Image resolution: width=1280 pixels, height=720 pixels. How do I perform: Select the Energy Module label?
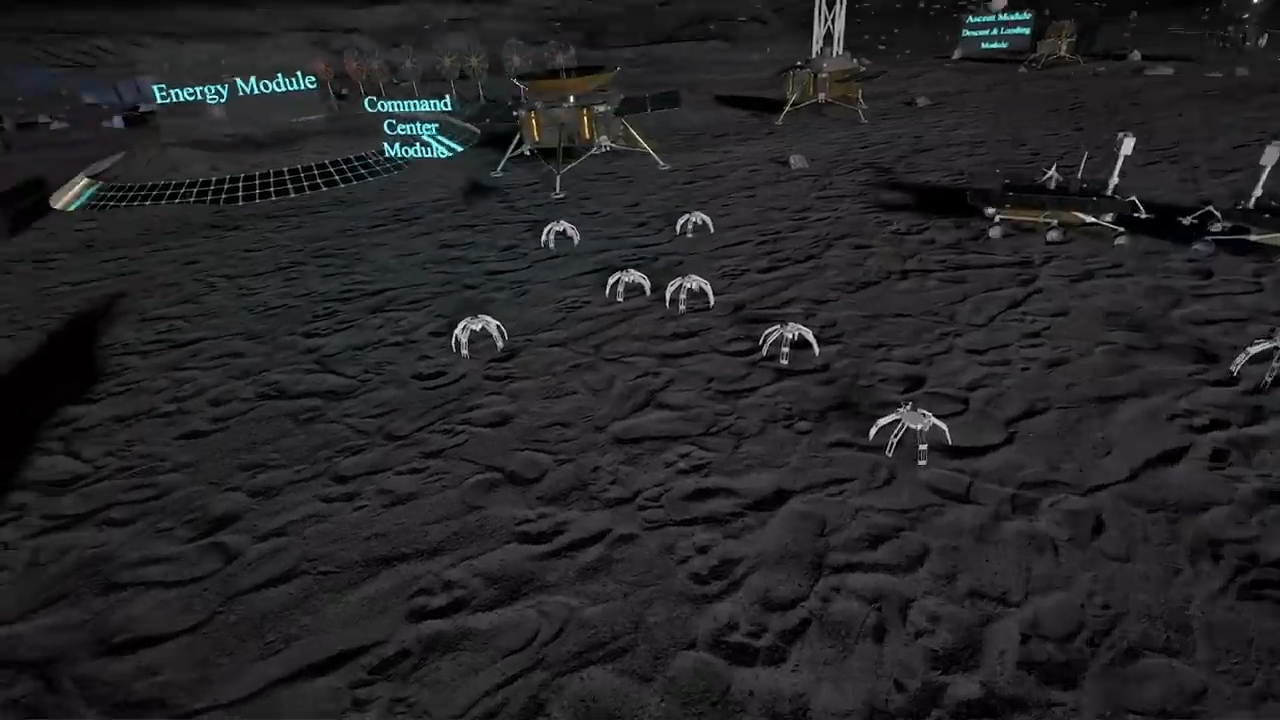(234, 89)
